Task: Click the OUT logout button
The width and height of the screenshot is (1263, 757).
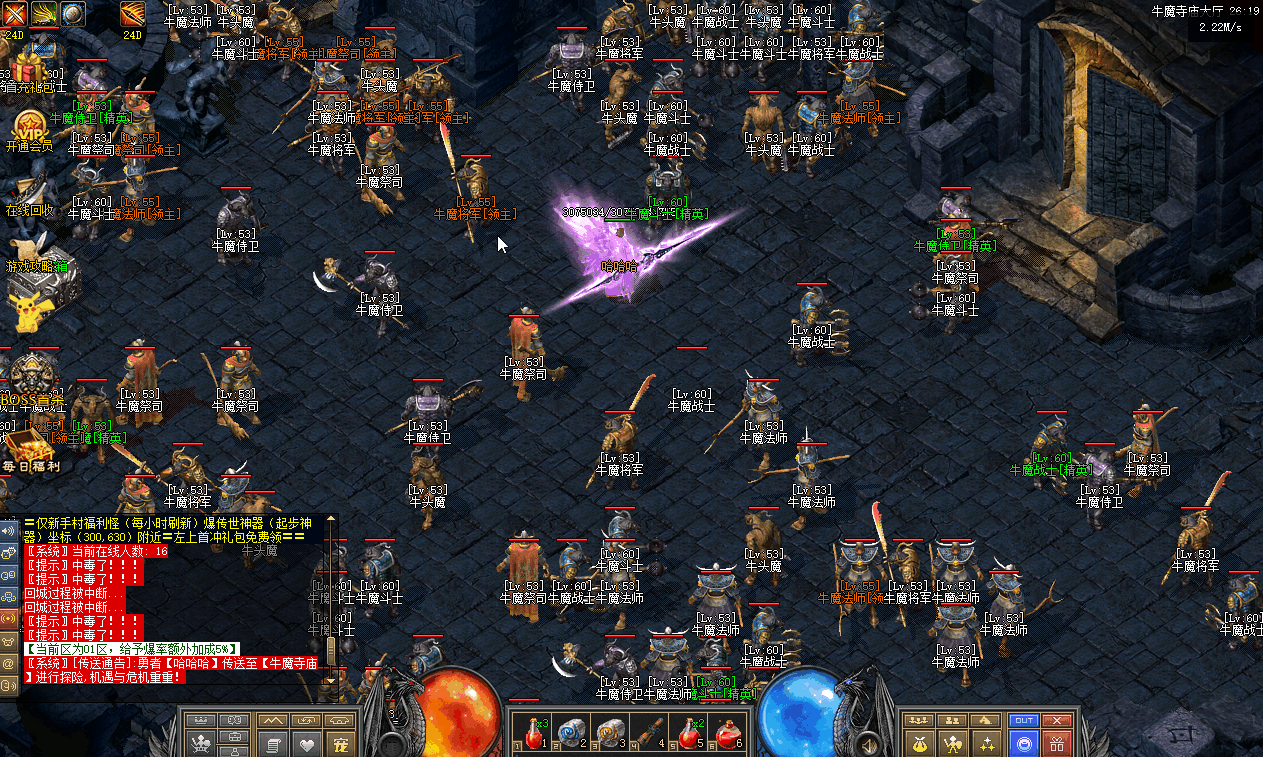Action: click(x=1024, y=720)
